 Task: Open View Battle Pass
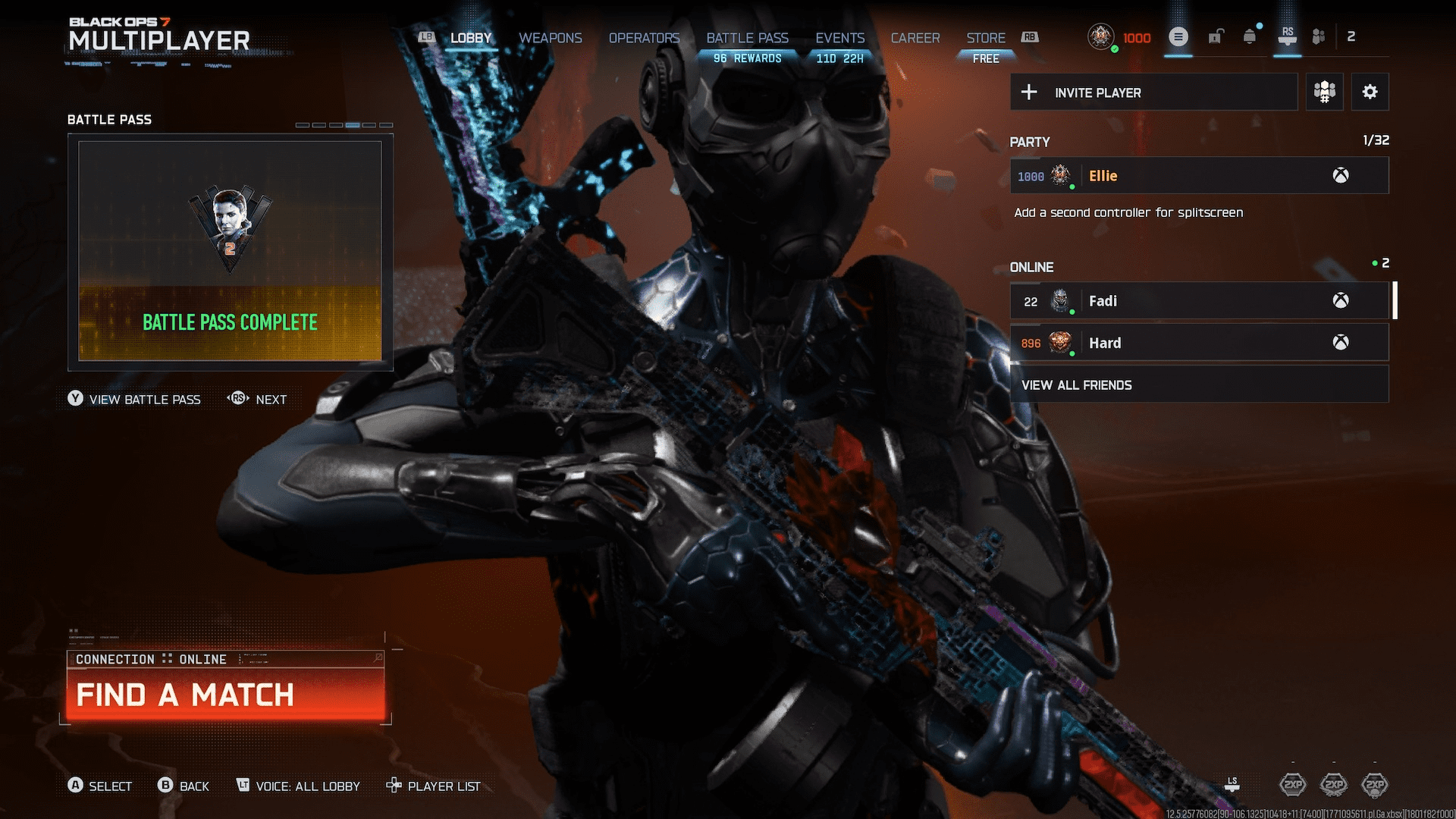143,399
